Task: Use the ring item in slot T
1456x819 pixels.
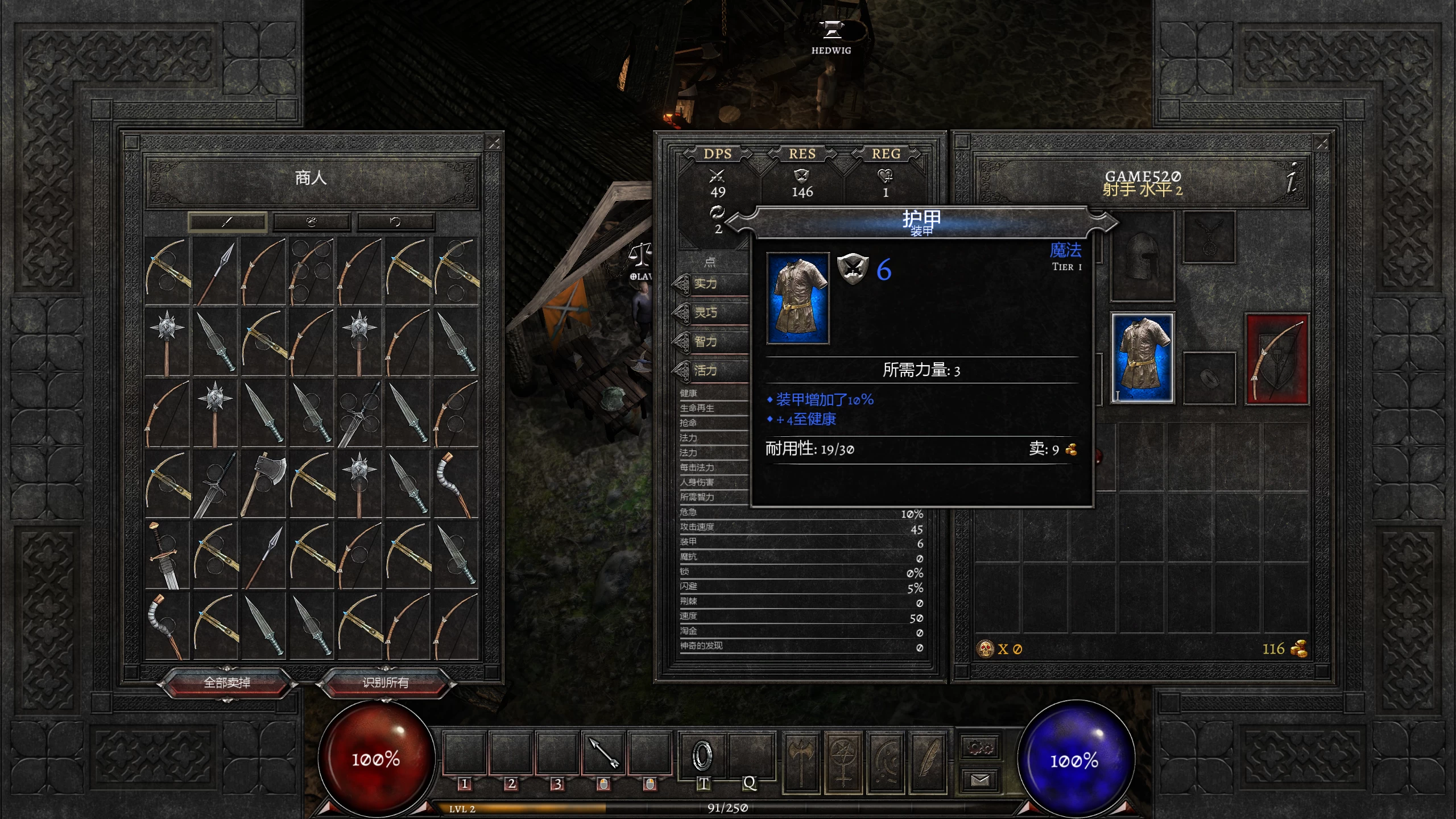Action: coord(702,755)
